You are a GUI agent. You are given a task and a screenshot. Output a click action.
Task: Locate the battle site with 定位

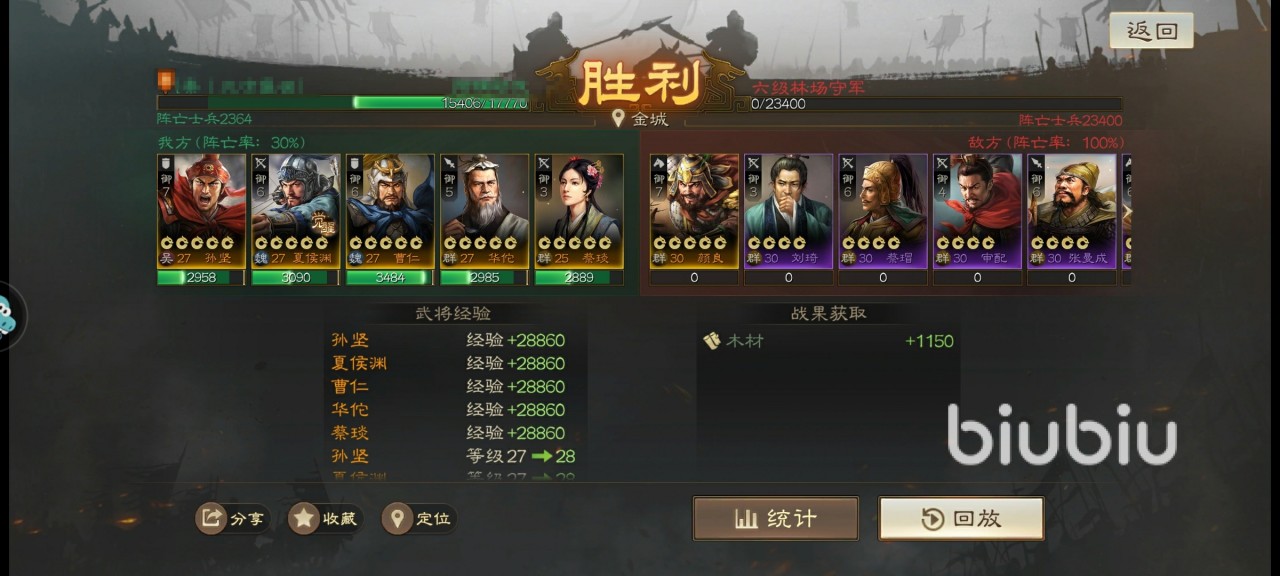click(x=419, y=518)
